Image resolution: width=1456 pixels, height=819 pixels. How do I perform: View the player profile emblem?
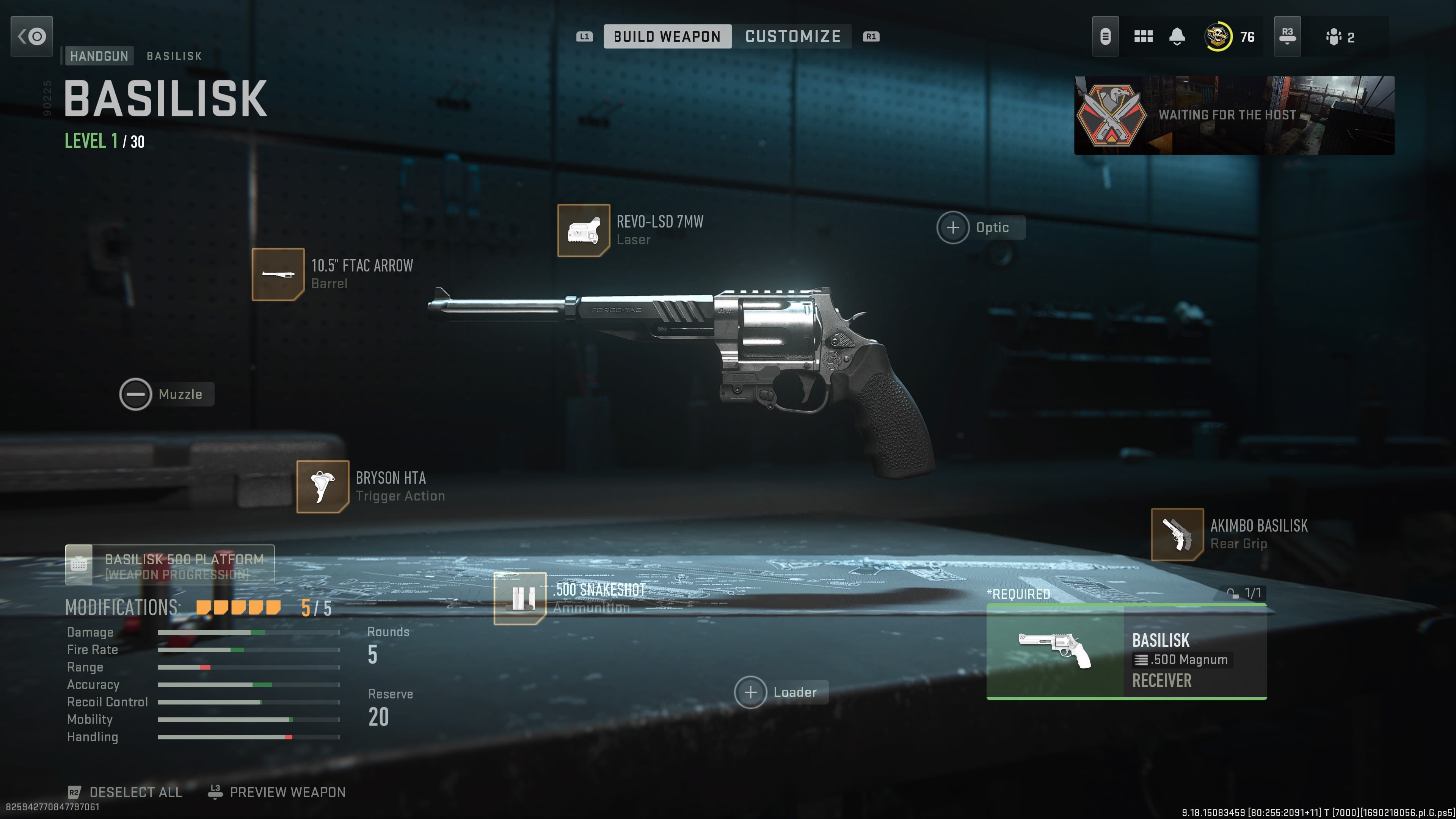[x=1219, y=37]
